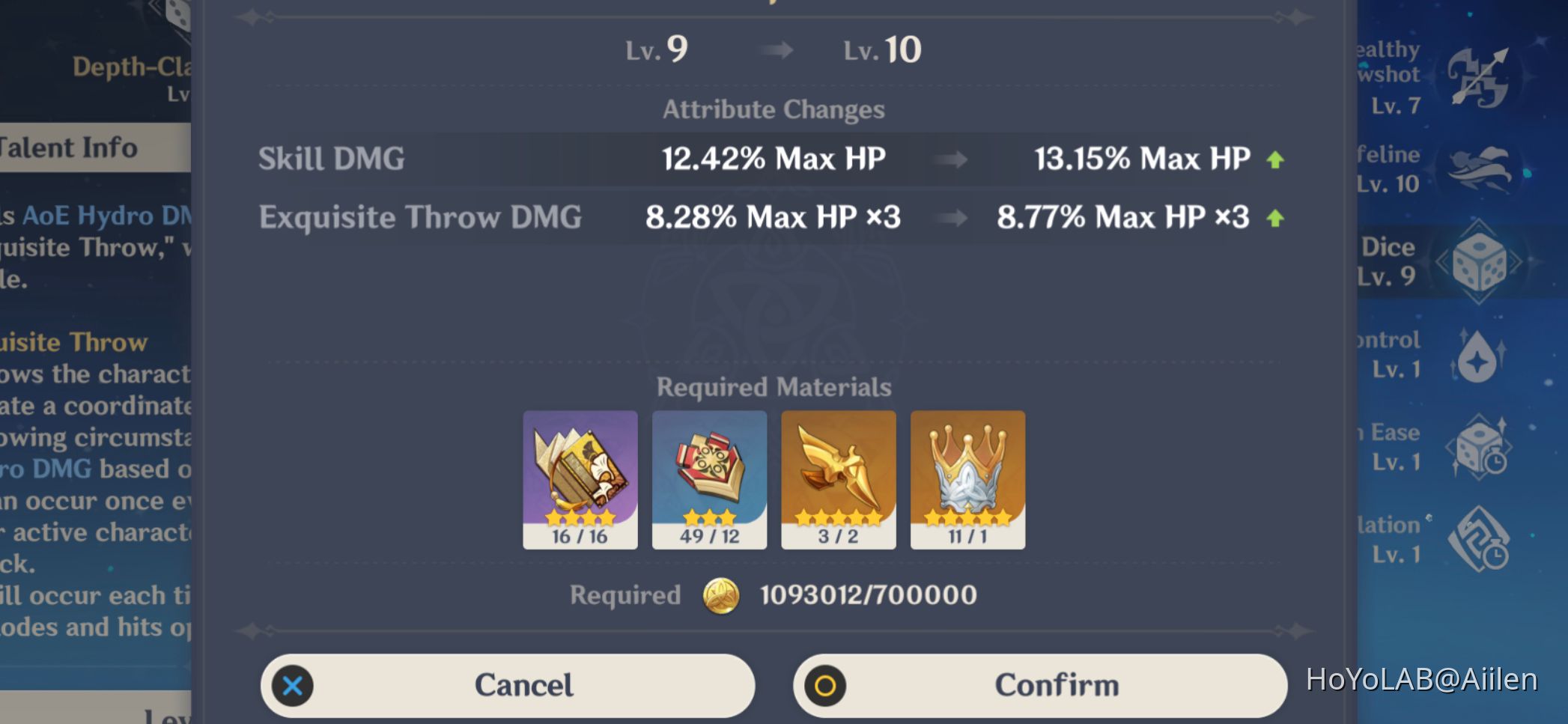The width and height of the screenshot is (1568, 724).
Task: Select the golden talon material showing 3/2
Action: pos(838,479)
